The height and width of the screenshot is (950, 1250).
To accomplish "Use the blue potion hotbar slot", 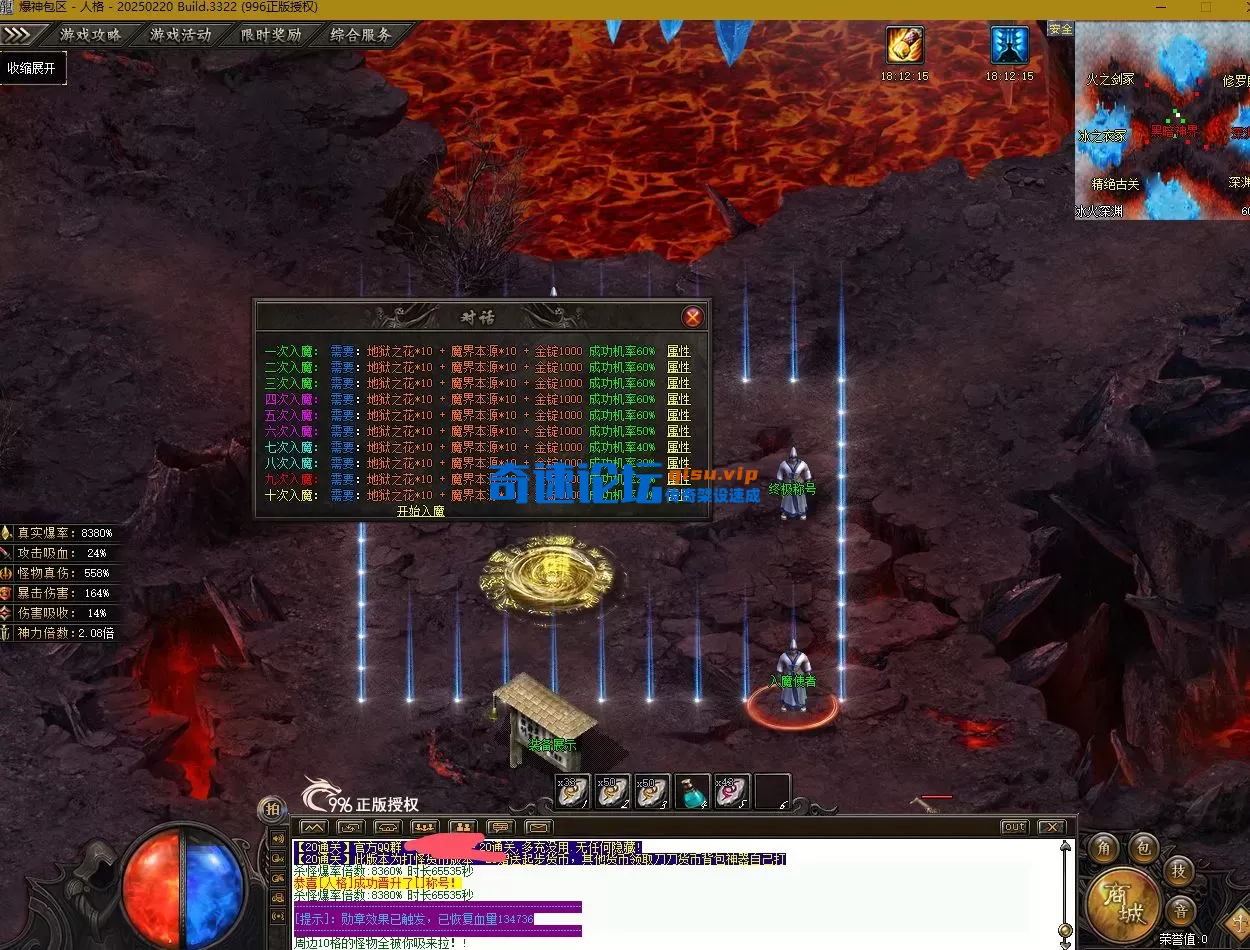I will [x=692, y=791].
